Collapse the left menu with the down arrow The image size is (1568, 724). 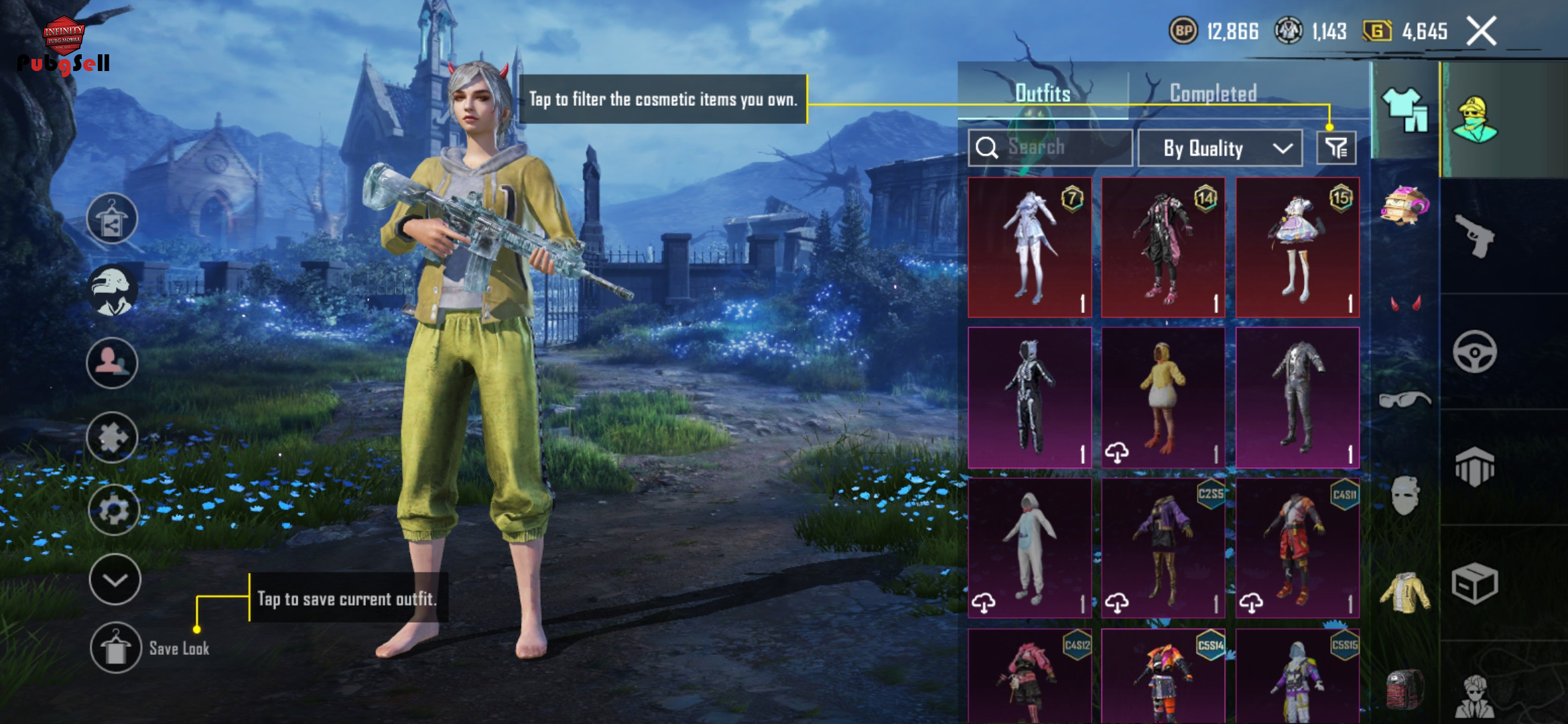point(115,580)
